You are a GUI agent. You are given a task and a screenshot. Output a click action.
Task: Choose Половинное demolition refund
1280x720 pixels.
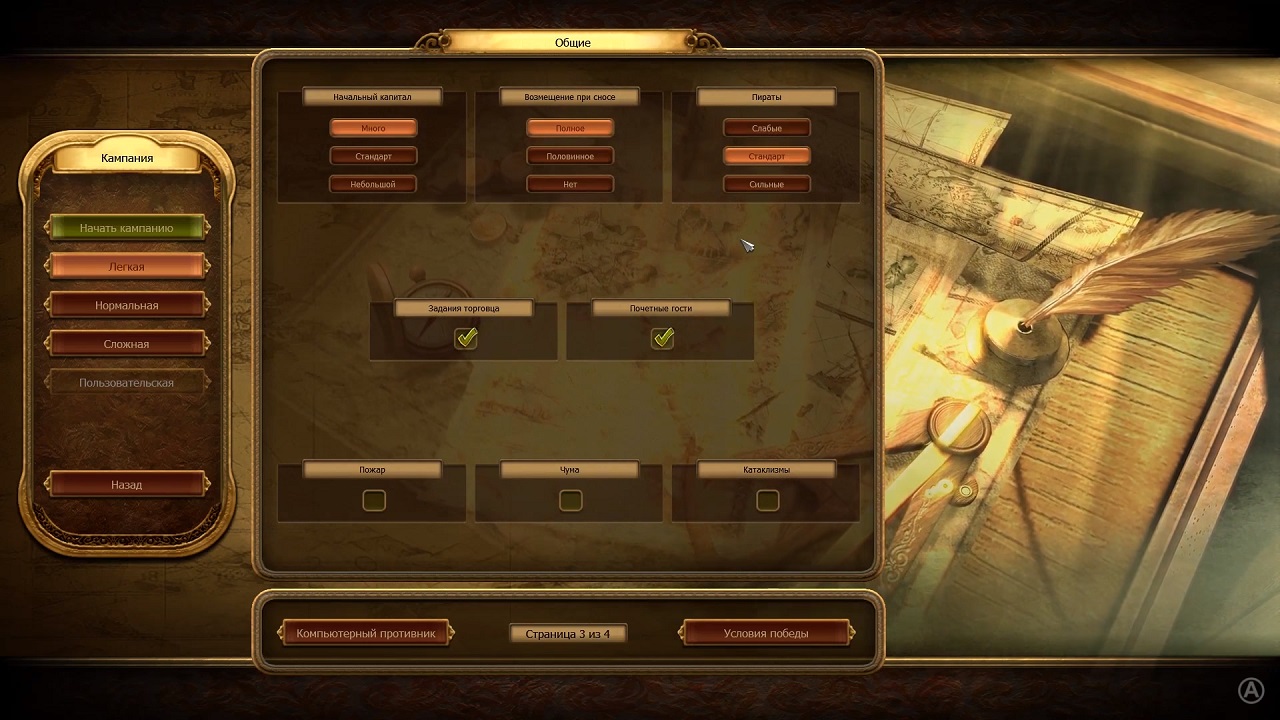(x=570, y=156)
